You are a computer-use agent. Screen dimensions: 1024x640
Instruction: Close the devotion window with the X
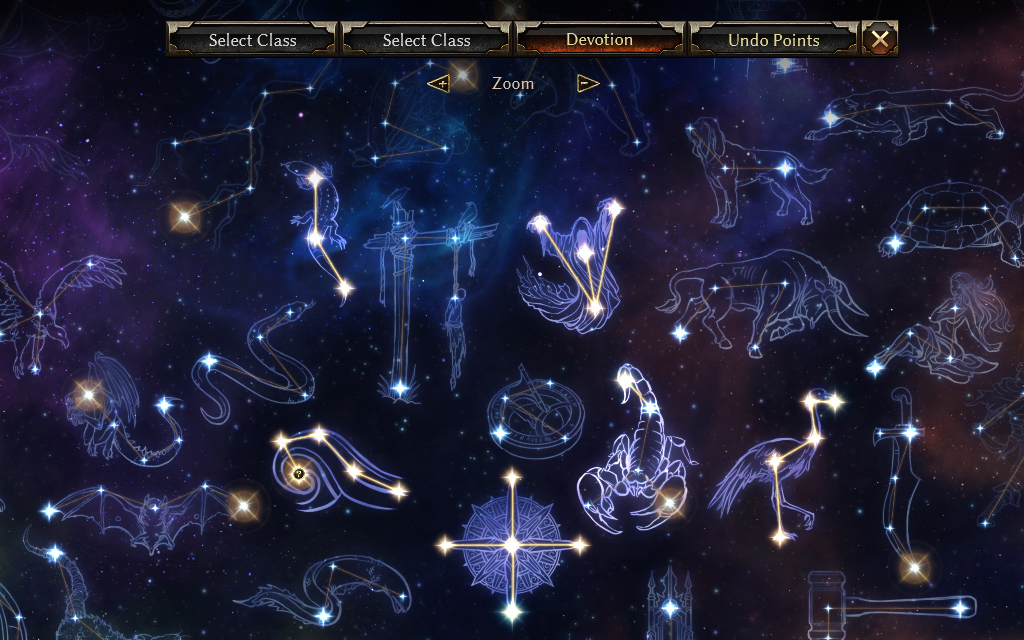pos(880,39)
